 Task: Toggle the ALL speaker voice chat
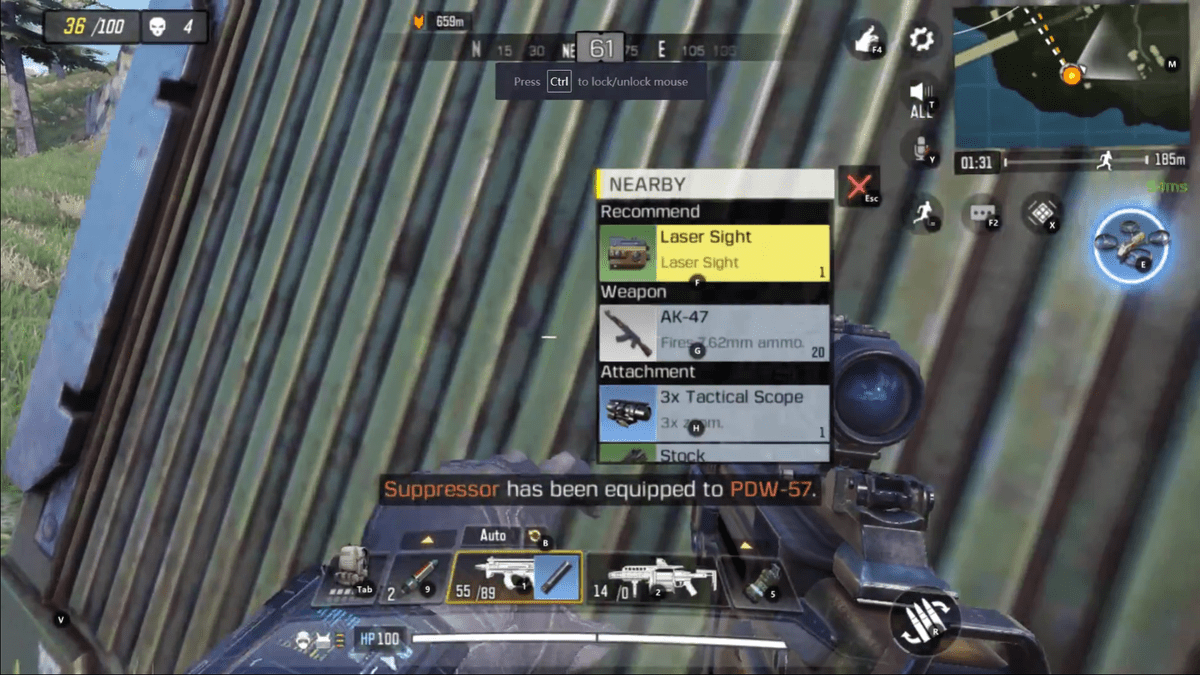pos(921,97)
